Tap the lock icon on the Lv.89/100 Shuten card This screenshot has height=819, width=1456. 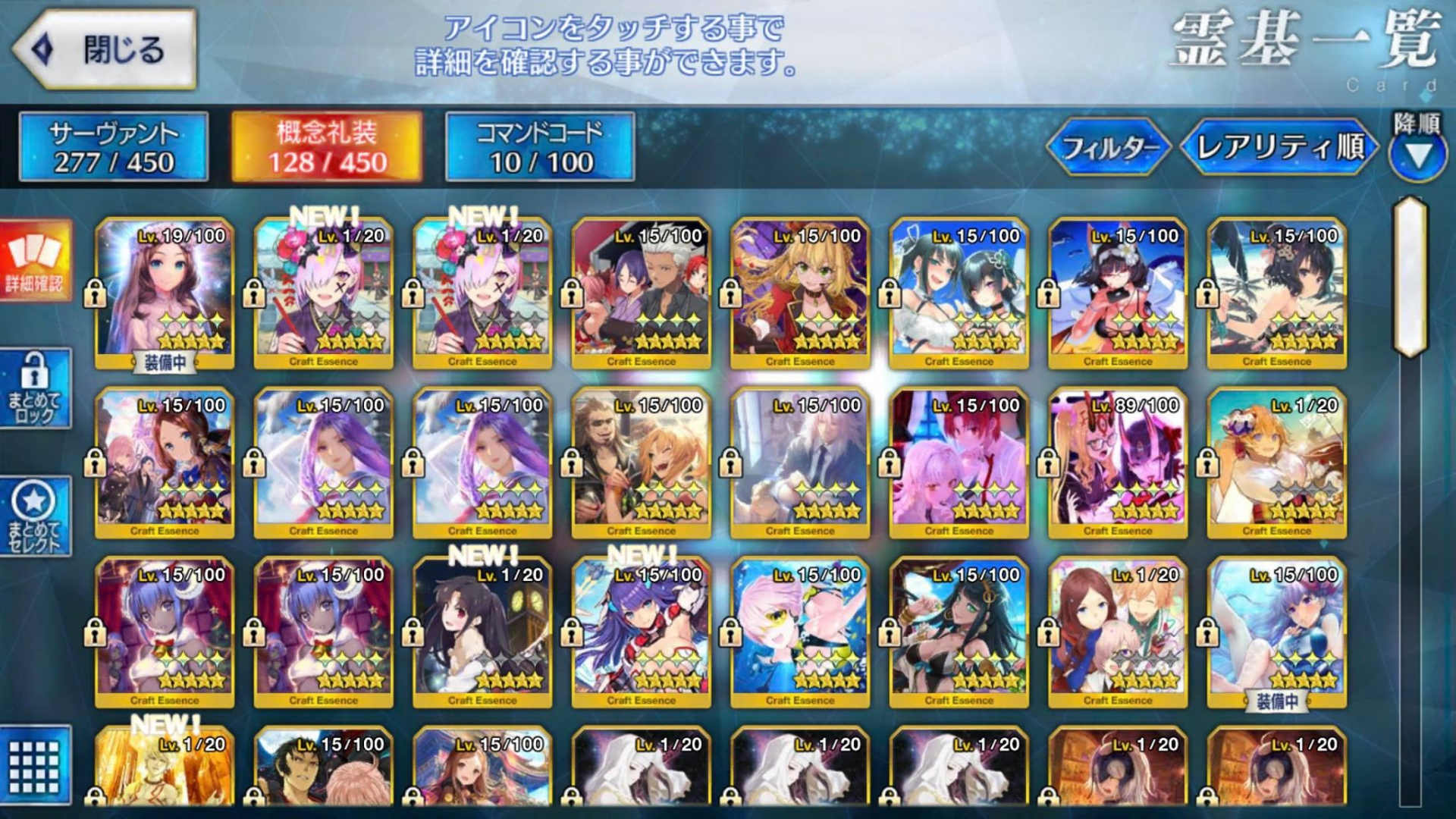click(1048, 460)
